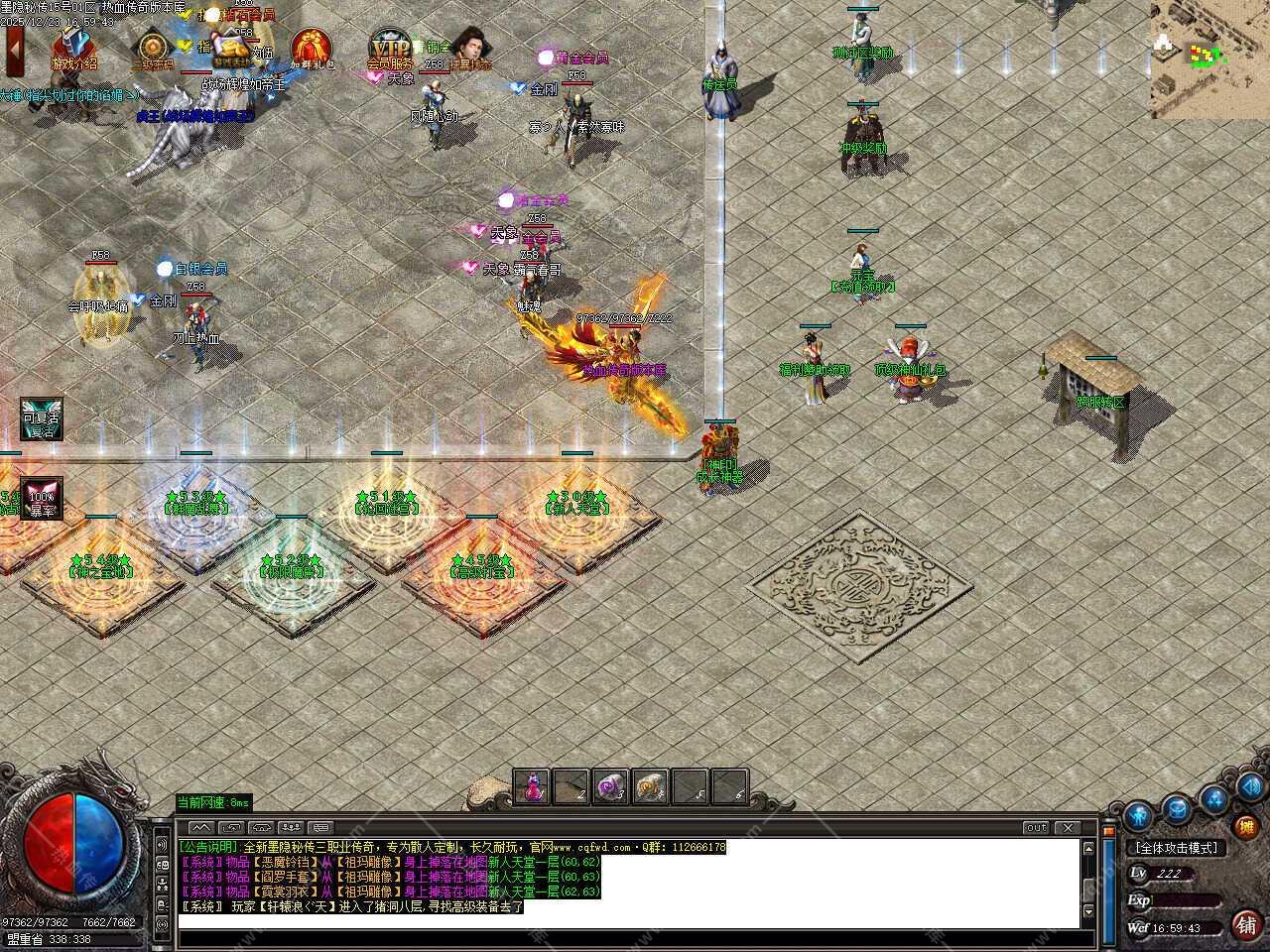Open the 铺 shop button
1270x952 pixels.
click(x=1247, y=925)
